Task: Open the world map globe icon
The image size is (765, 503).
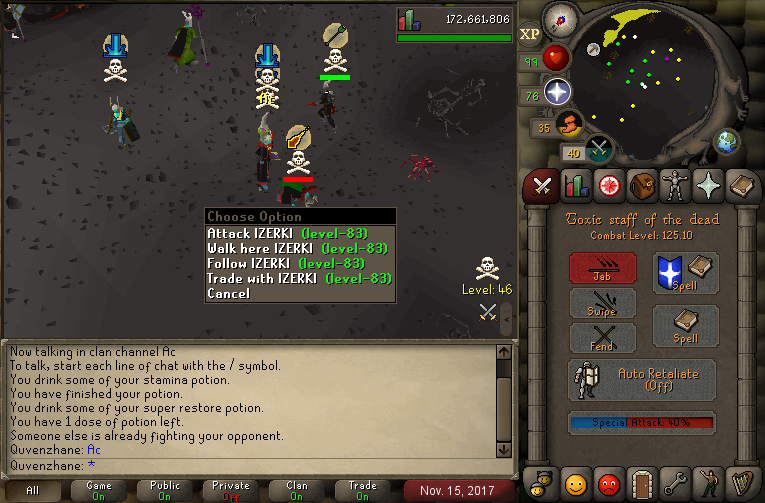Action: click(x=727, y=141)
